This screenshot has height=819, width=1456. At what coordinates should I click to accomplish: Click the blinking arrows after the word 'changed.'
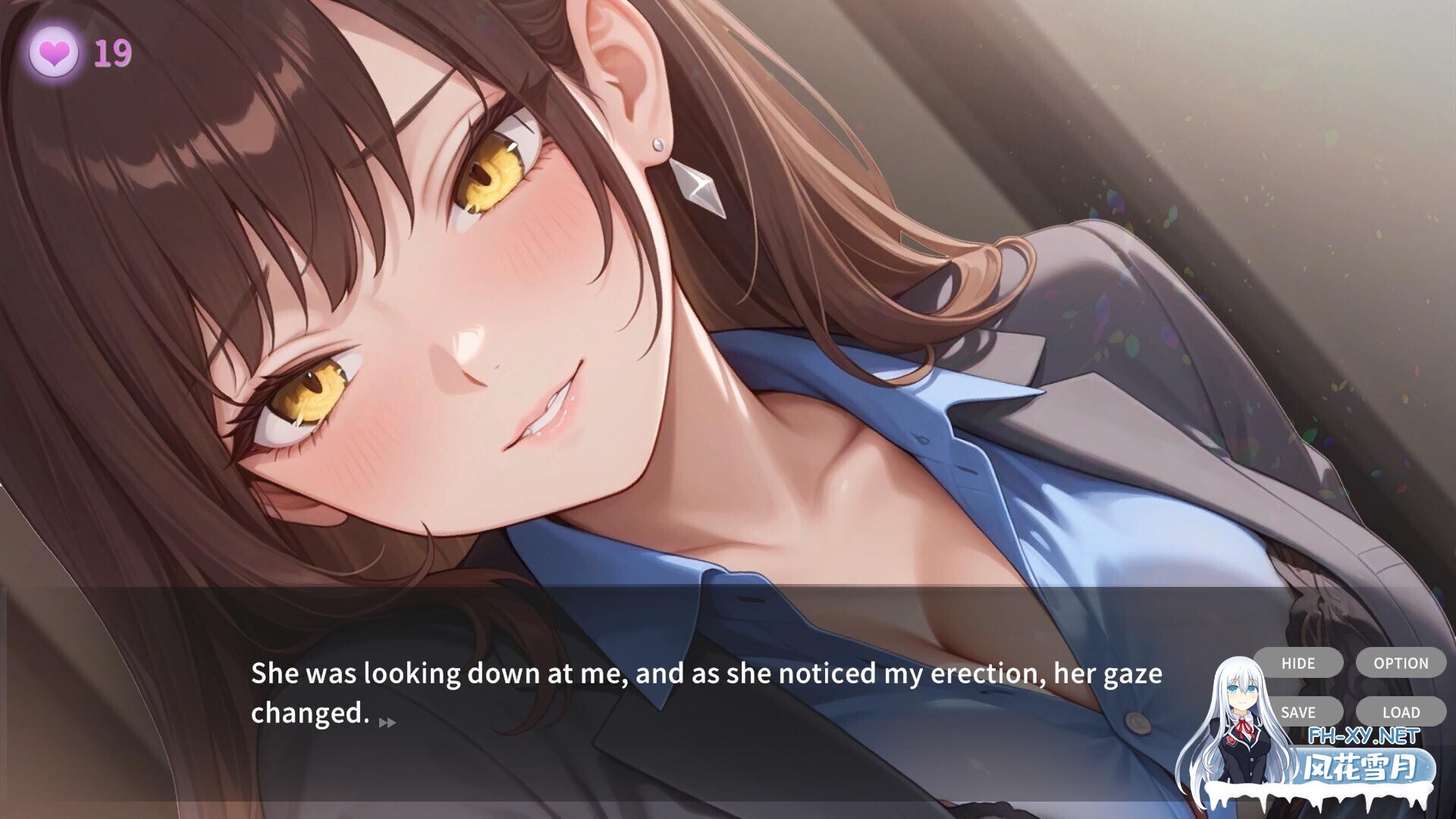click(x=388, y=721)
